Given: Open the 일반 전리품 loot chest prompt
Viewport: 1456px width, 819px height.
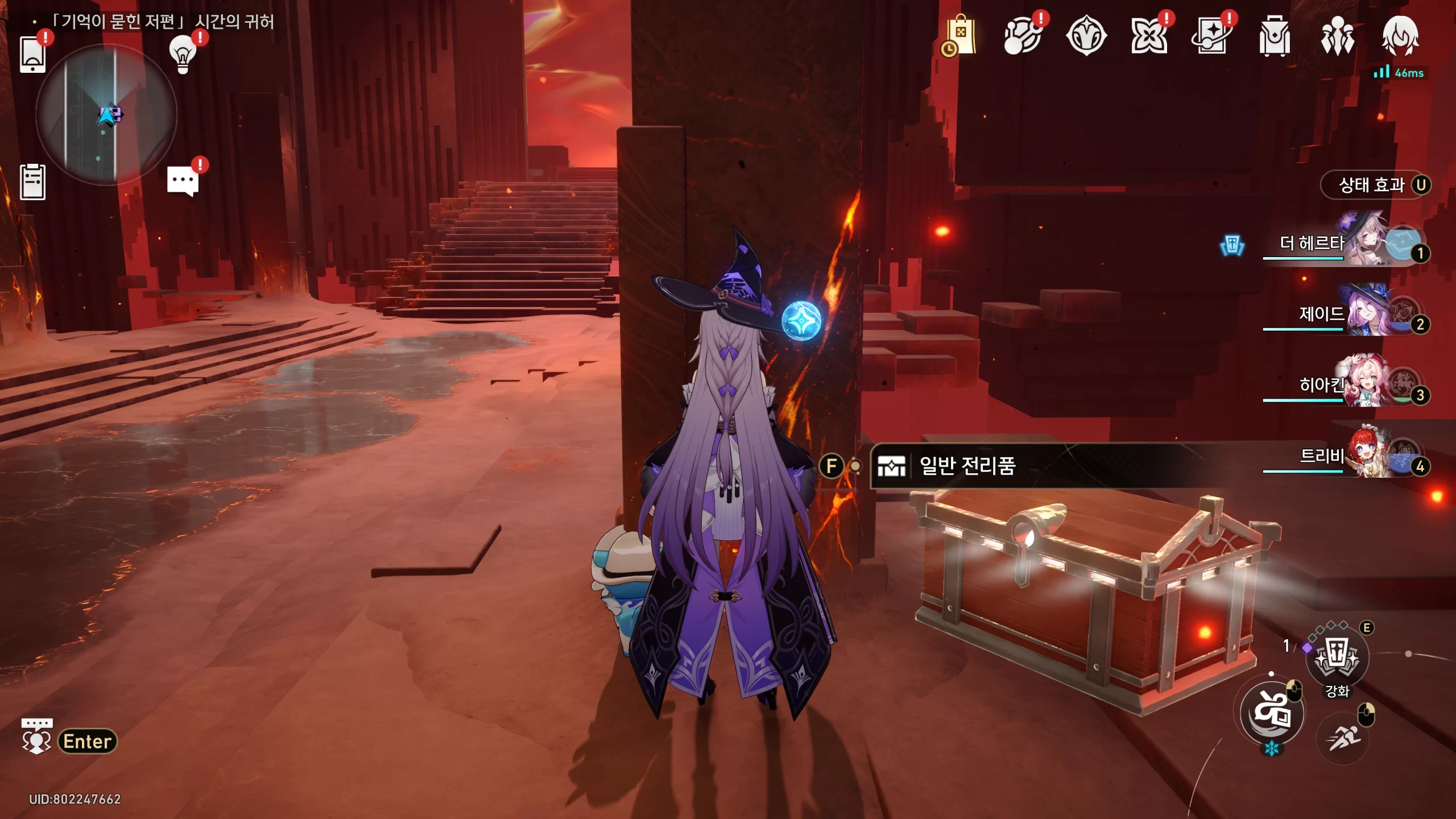Looking at the screenshot, I should pyautogui.click(x=967, y=466).
